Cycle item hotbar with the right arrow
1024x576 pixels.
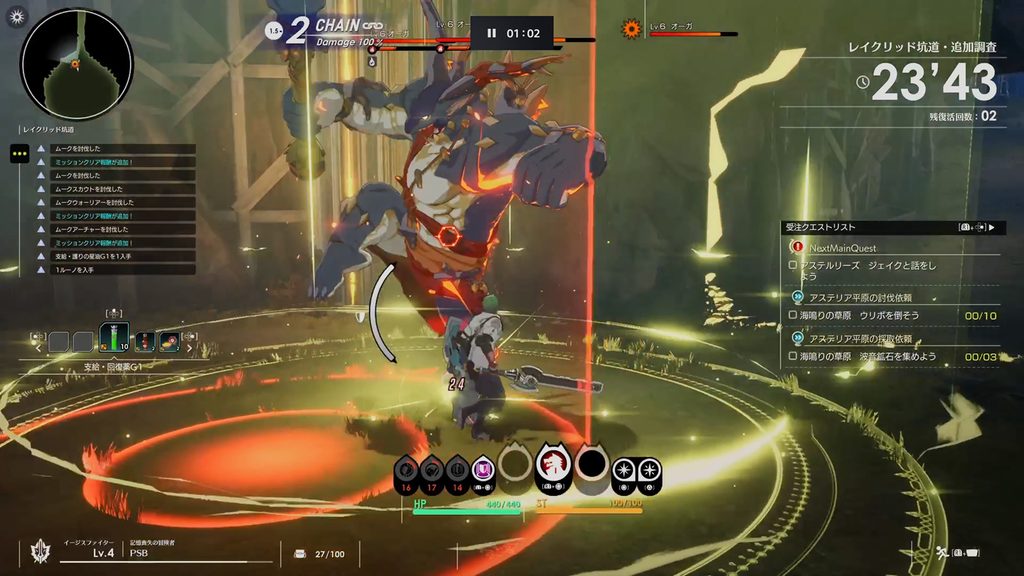point(188,347)
